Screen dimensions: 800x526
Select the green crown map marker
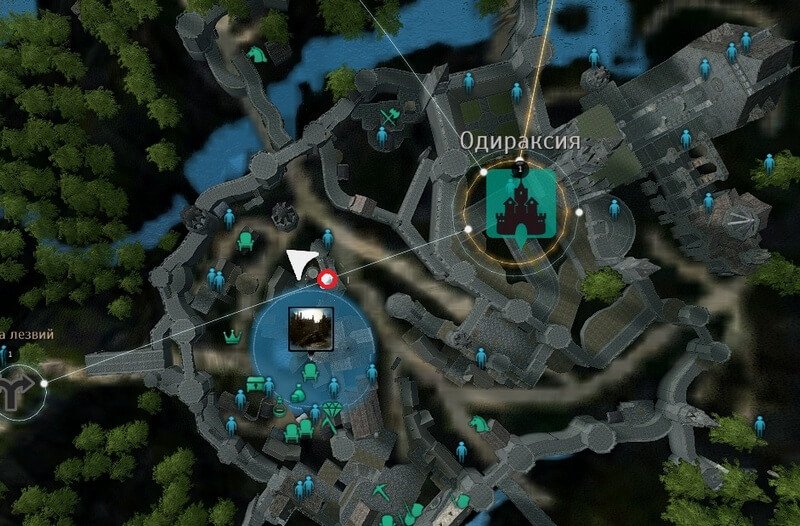[x=233, y=336]
